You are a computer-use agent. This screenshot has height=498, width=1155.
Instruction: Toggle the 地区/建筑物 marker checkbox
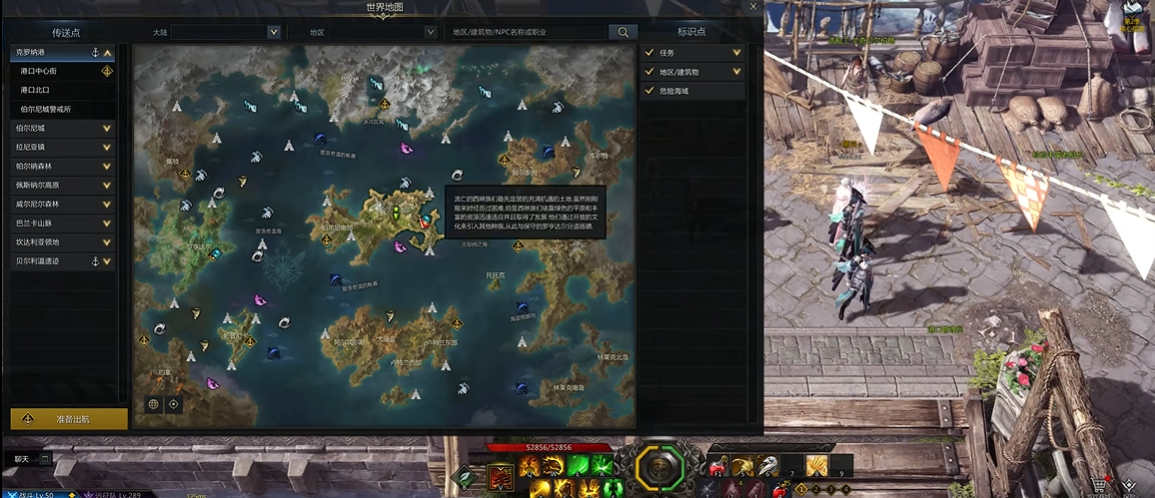(x=650, y=72)
